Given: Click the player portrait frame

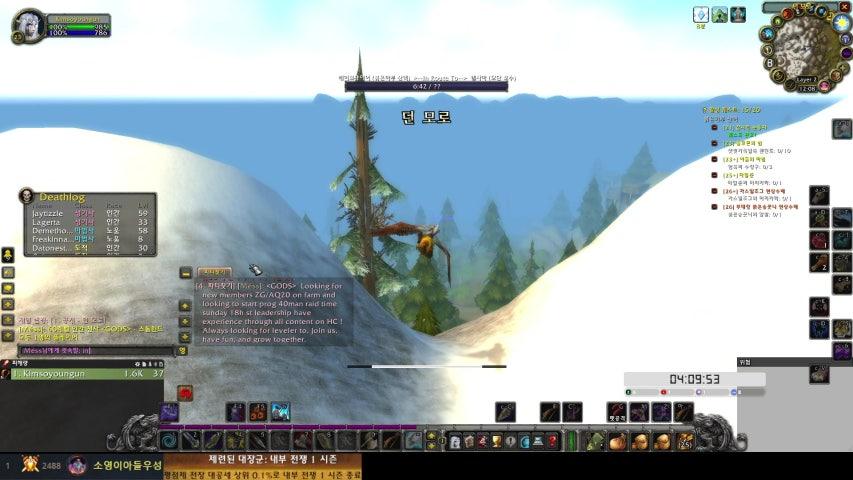Looking at the screenshot, I should click(x=27, y=25).
